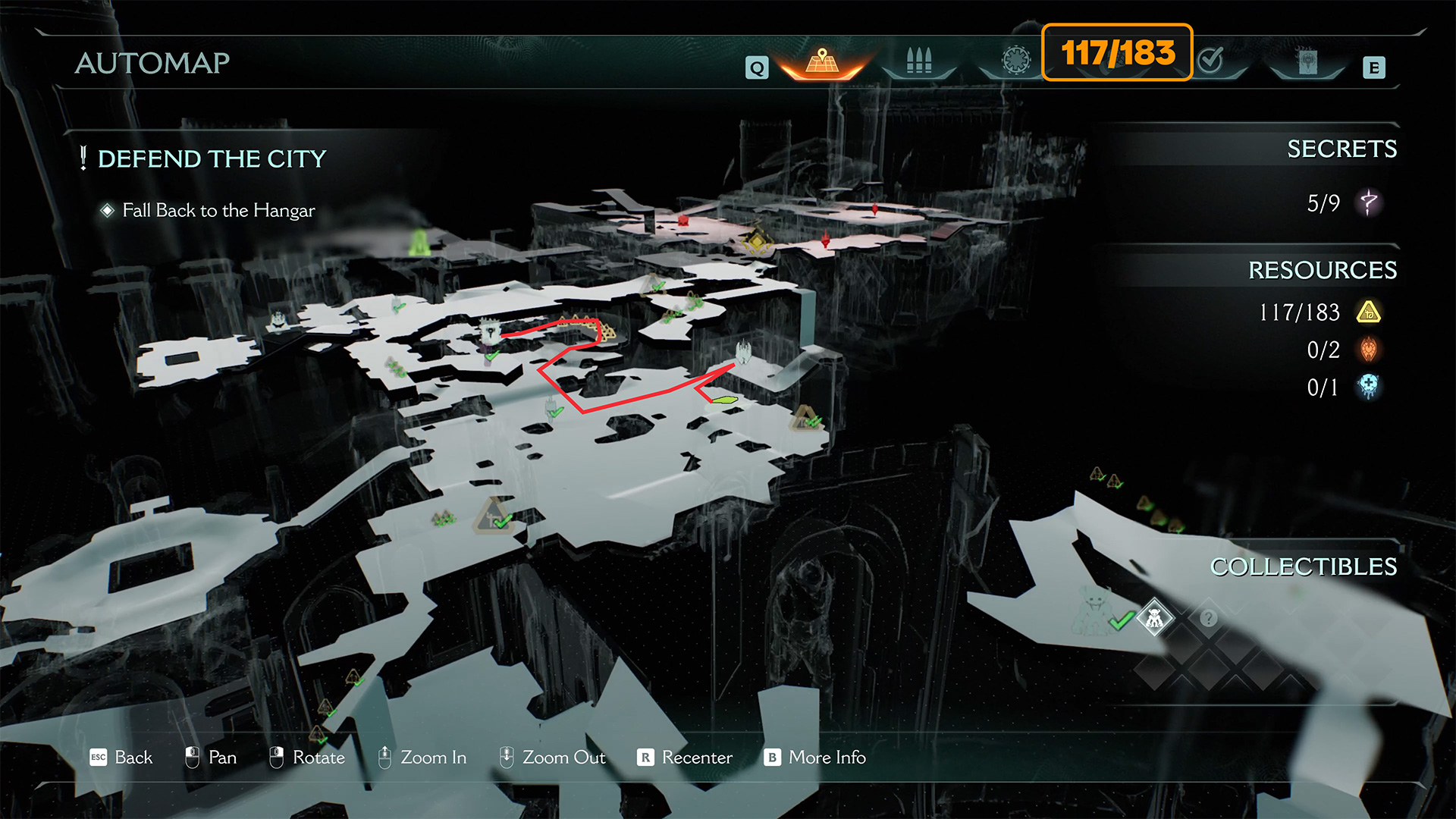Select the Fall Back to the Hangar objective

[x=218, y=211]
